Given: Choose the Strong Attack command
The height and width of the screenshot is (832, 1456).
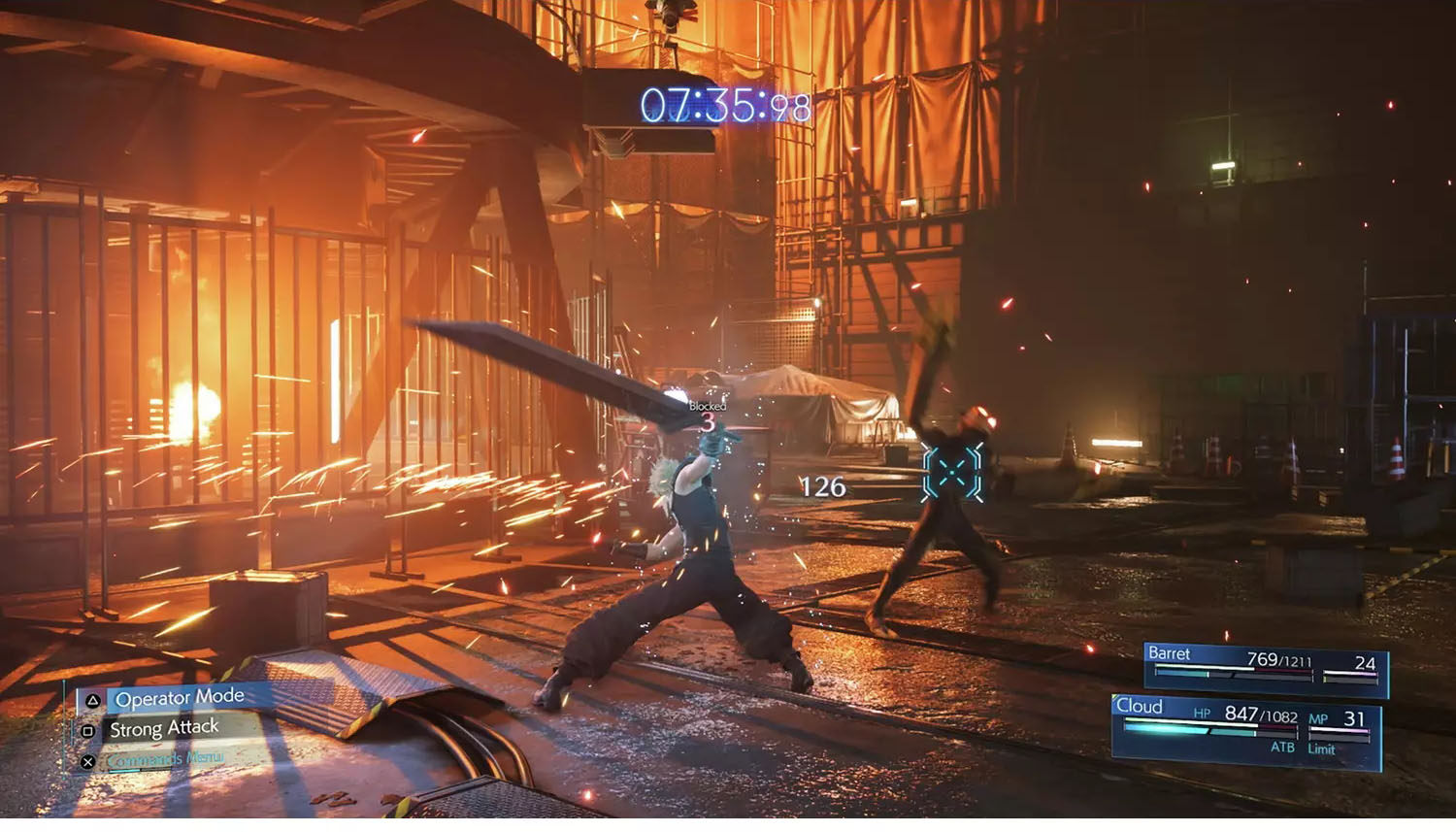Looking at the screenshot, I should [163, 728].
